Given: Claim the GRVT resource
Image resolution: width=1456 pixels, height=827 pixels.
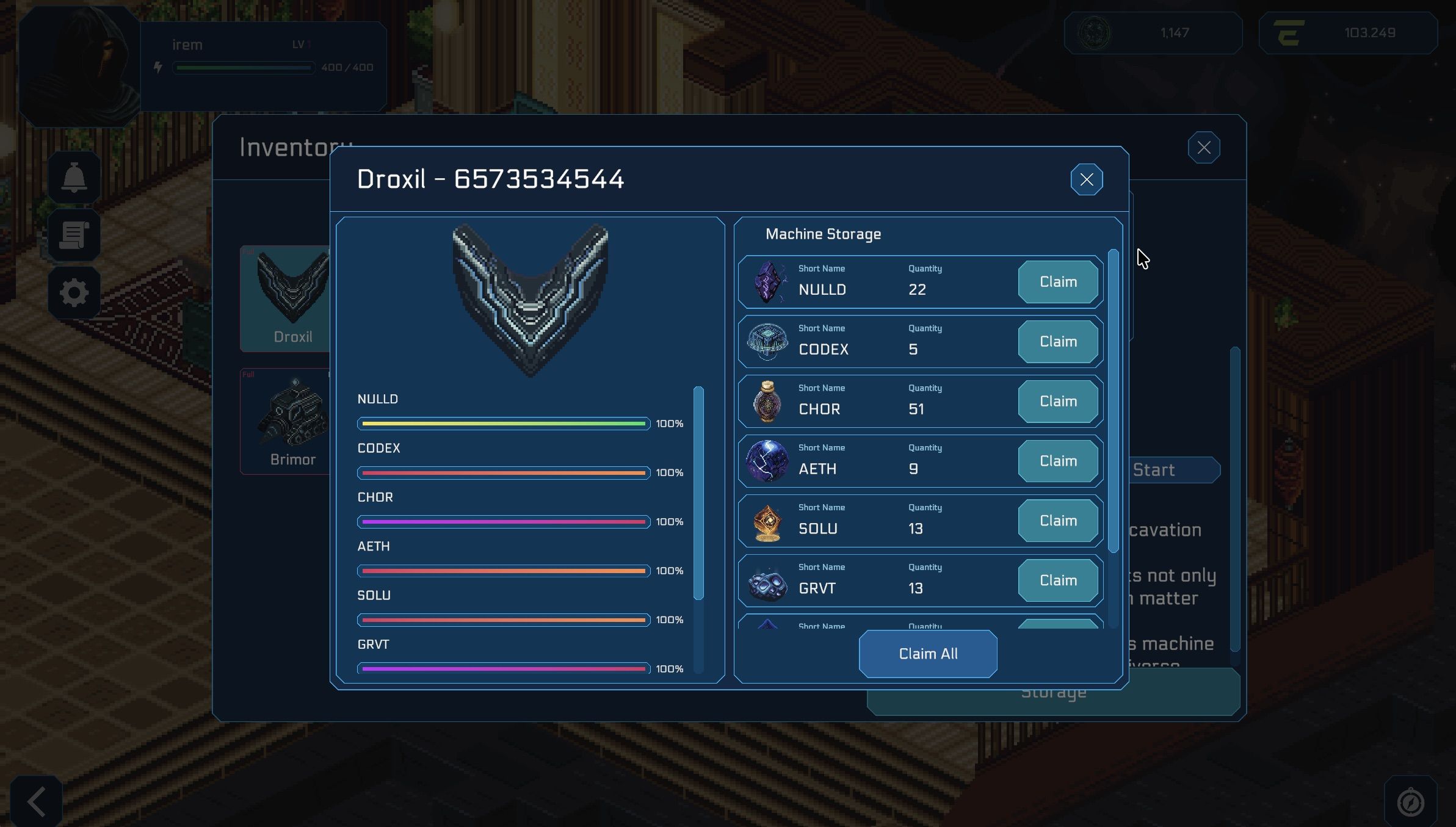Looking at the screenshot, I should pyautogui.click(x=1057, y=580).
